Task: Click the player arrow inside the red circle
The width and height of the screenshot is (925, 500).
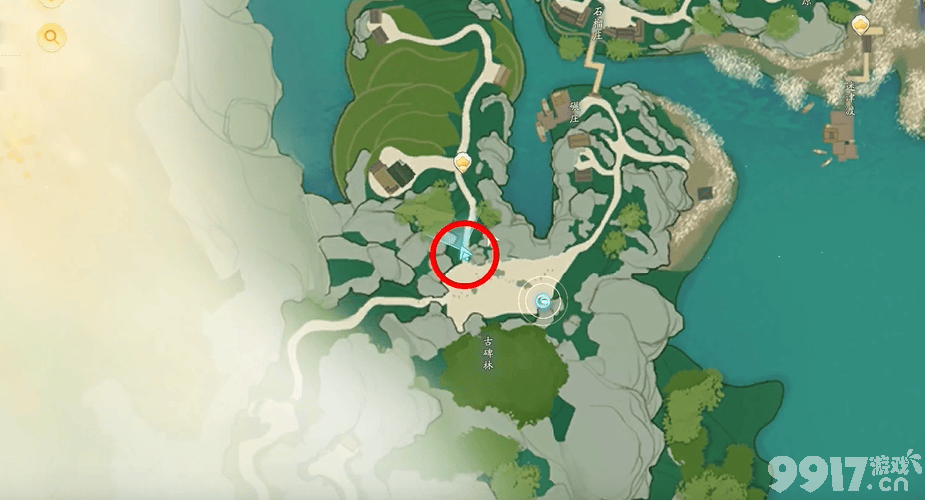Action: click(x=465, y=254)
